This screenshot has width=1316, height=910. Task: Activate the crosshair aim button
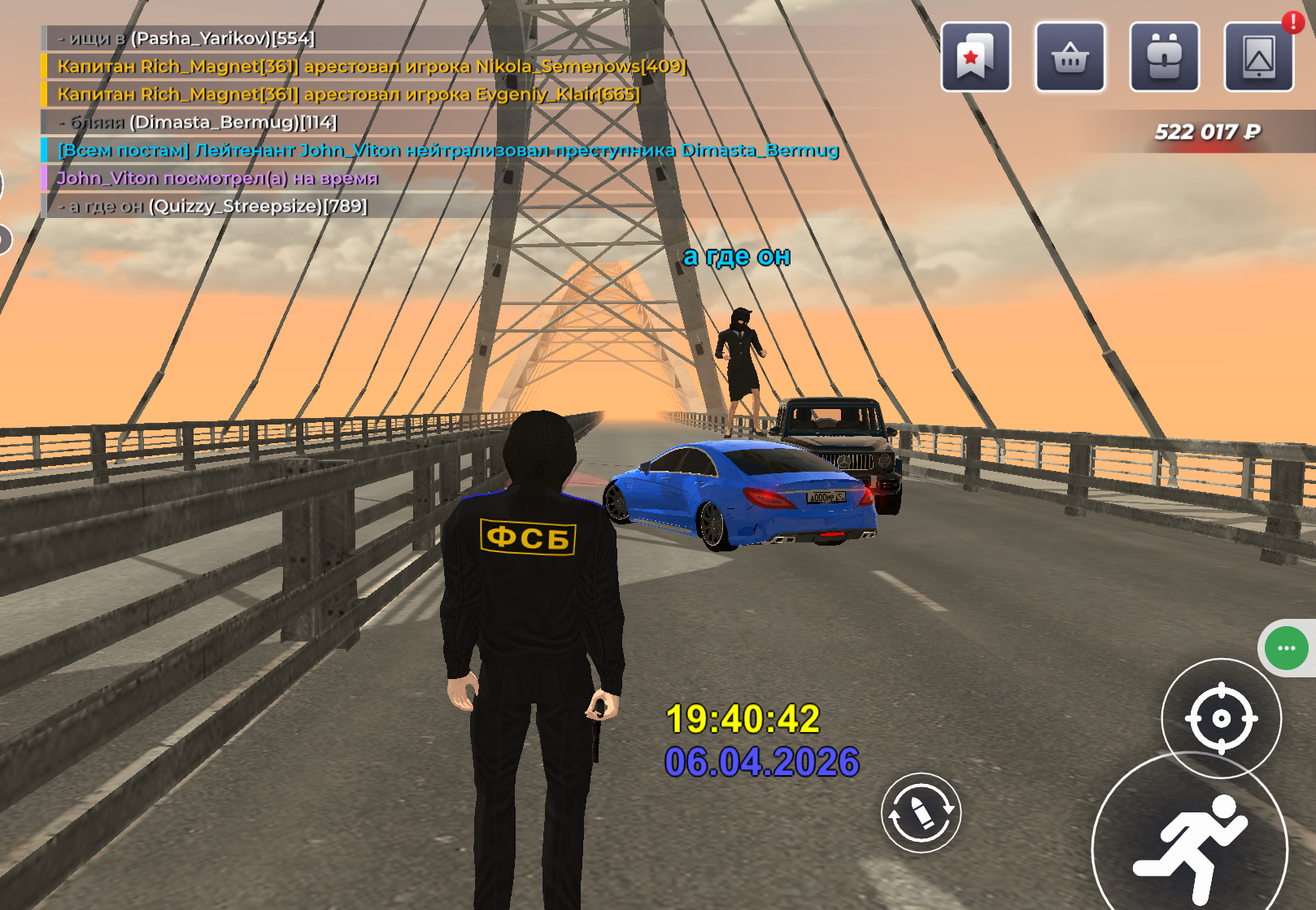(1221, 718)
